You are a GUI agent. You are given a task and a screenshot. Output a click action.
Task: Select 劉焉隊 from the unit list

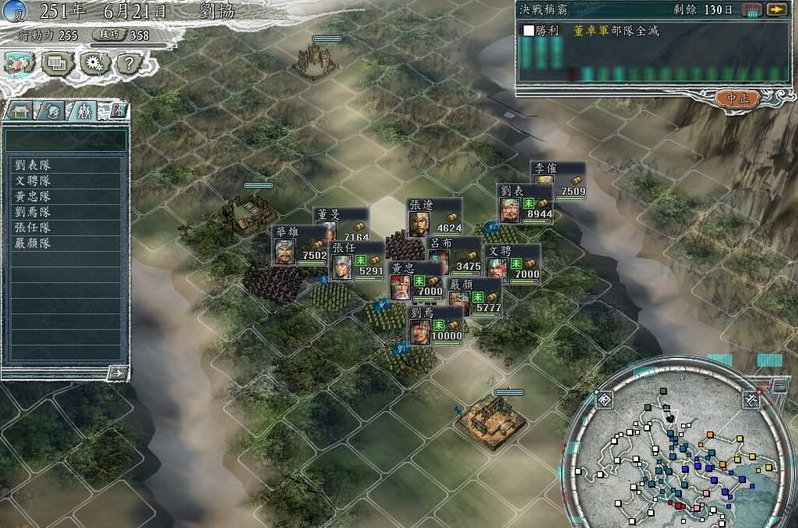tap(34, 212)
